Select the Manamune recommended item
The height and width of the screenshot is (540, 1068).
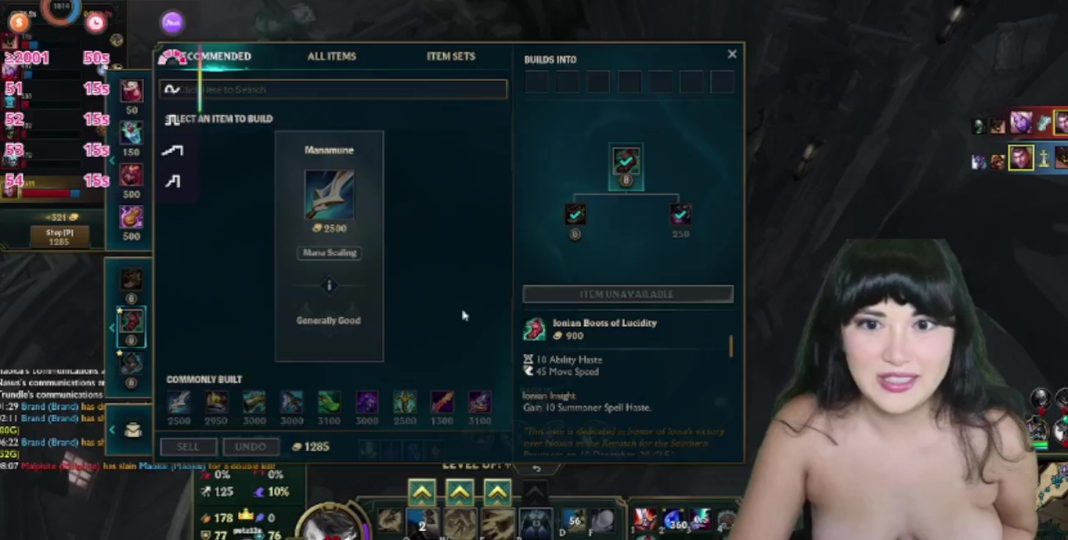tap(329, 195)
